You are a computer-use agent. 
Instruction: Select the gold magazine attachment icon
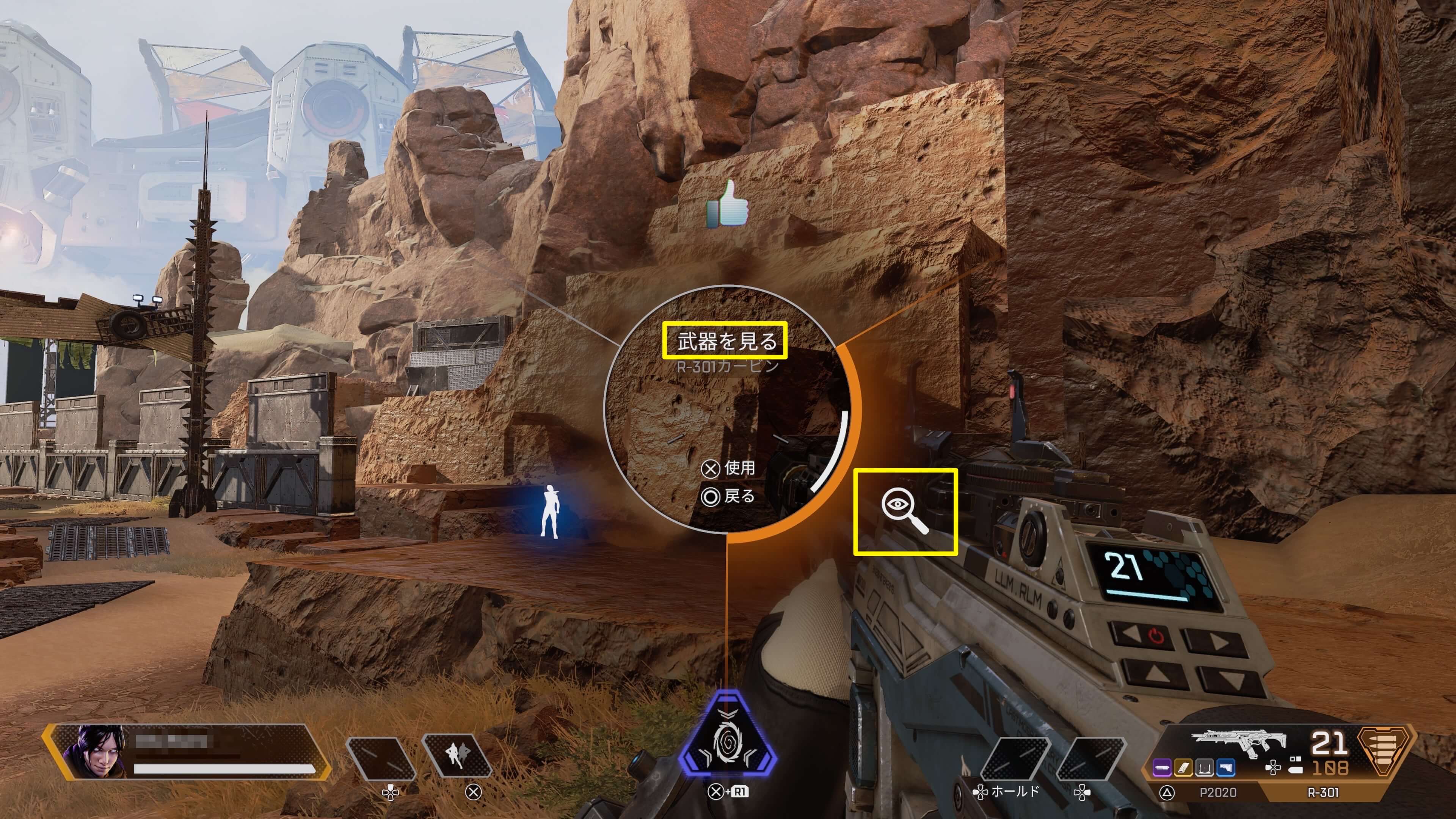tap(1183, 767)
